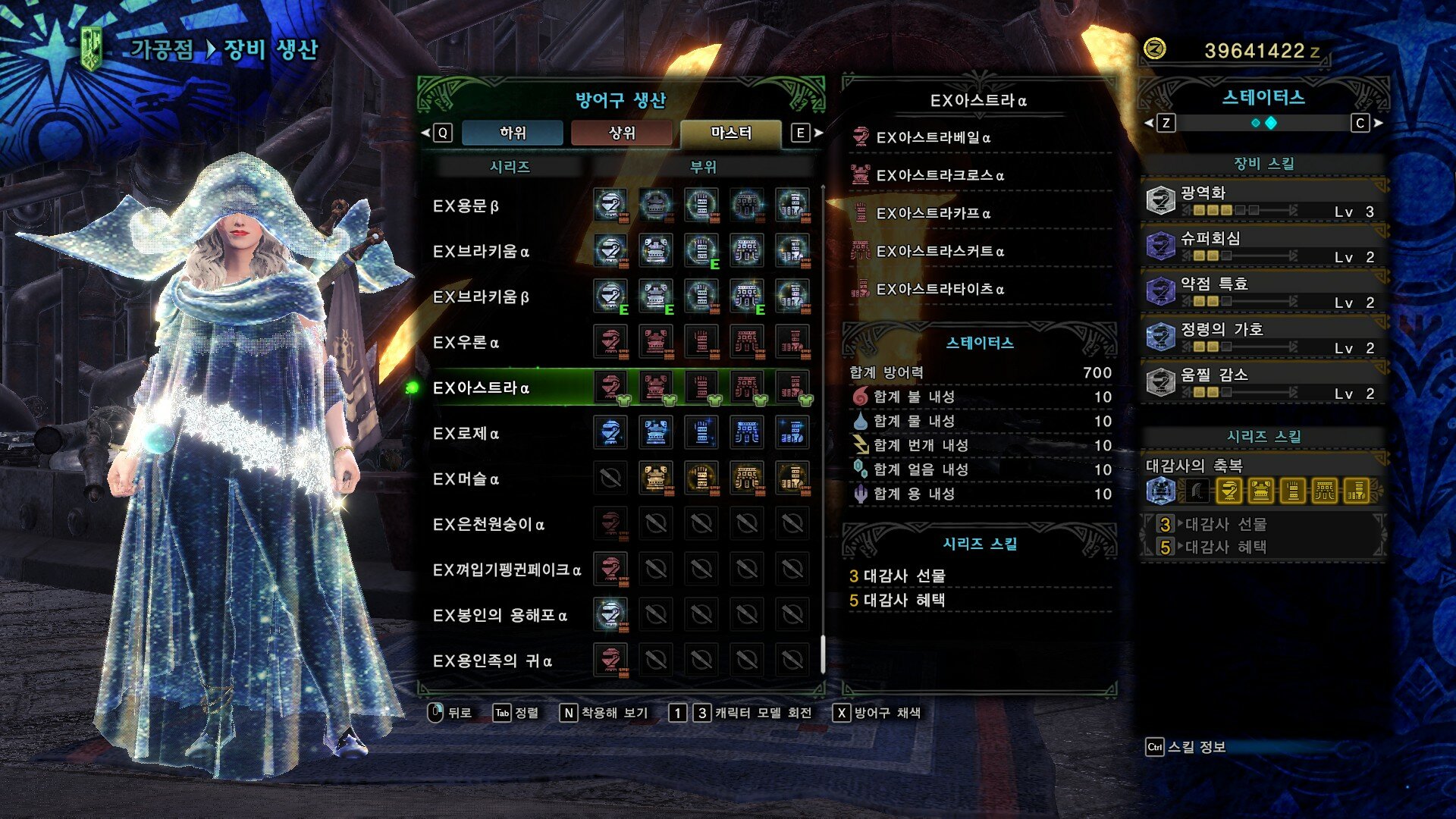The width and height of the screenshot is (1456, 819).
Task: Select the 마스터 rank tab
Action: 731,133
